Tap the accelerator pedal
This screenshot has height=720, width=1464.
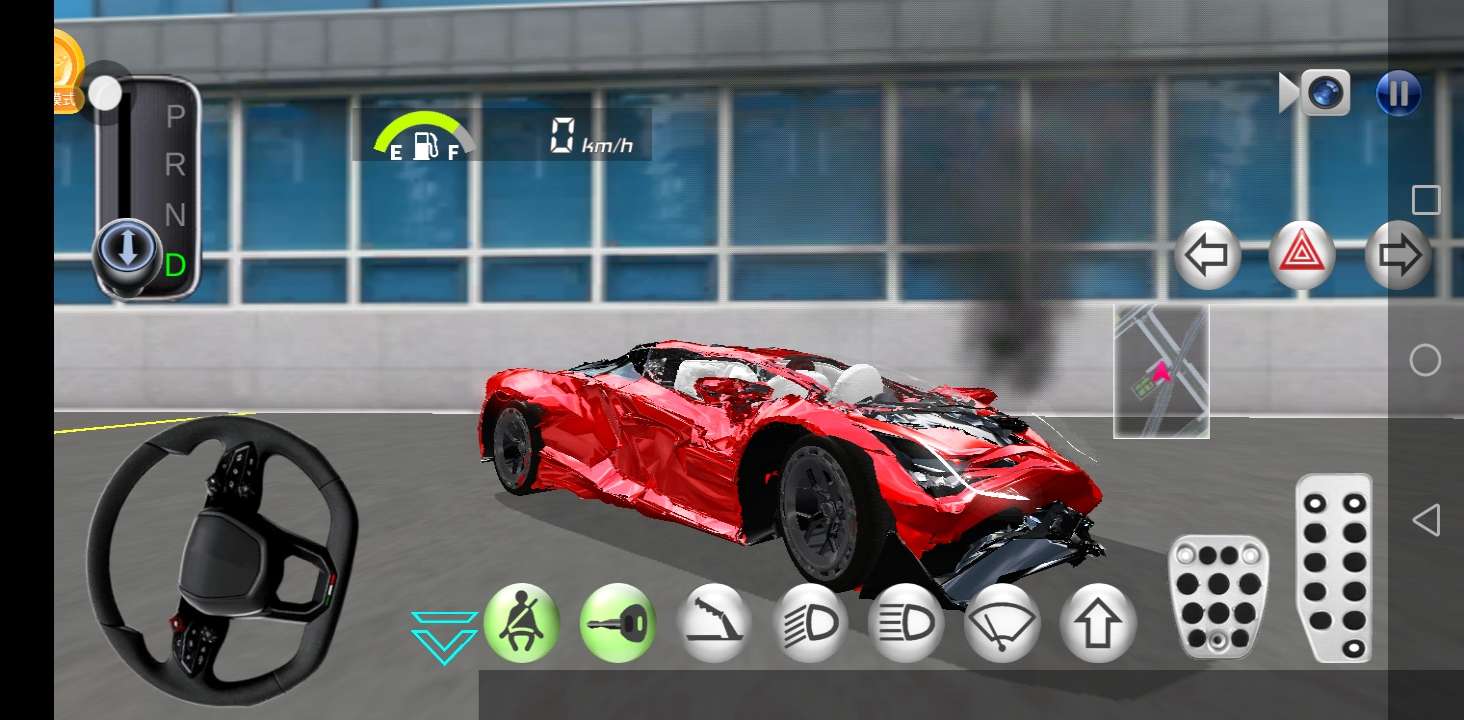(x=1334, y=567)
